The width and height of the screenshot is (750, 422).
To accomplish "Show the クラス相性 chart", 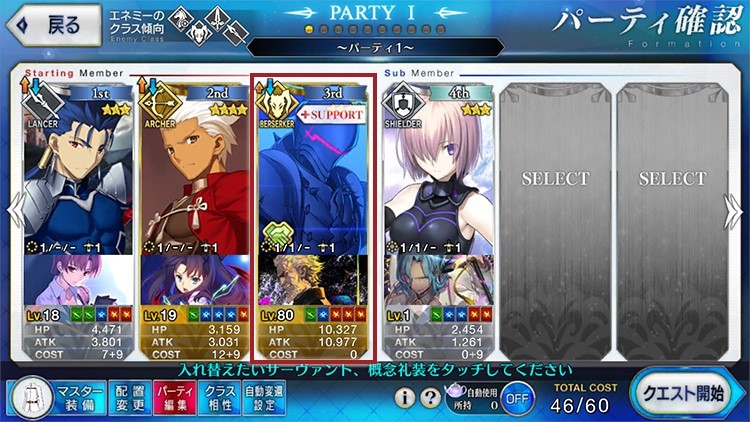I will coord(219,397).
